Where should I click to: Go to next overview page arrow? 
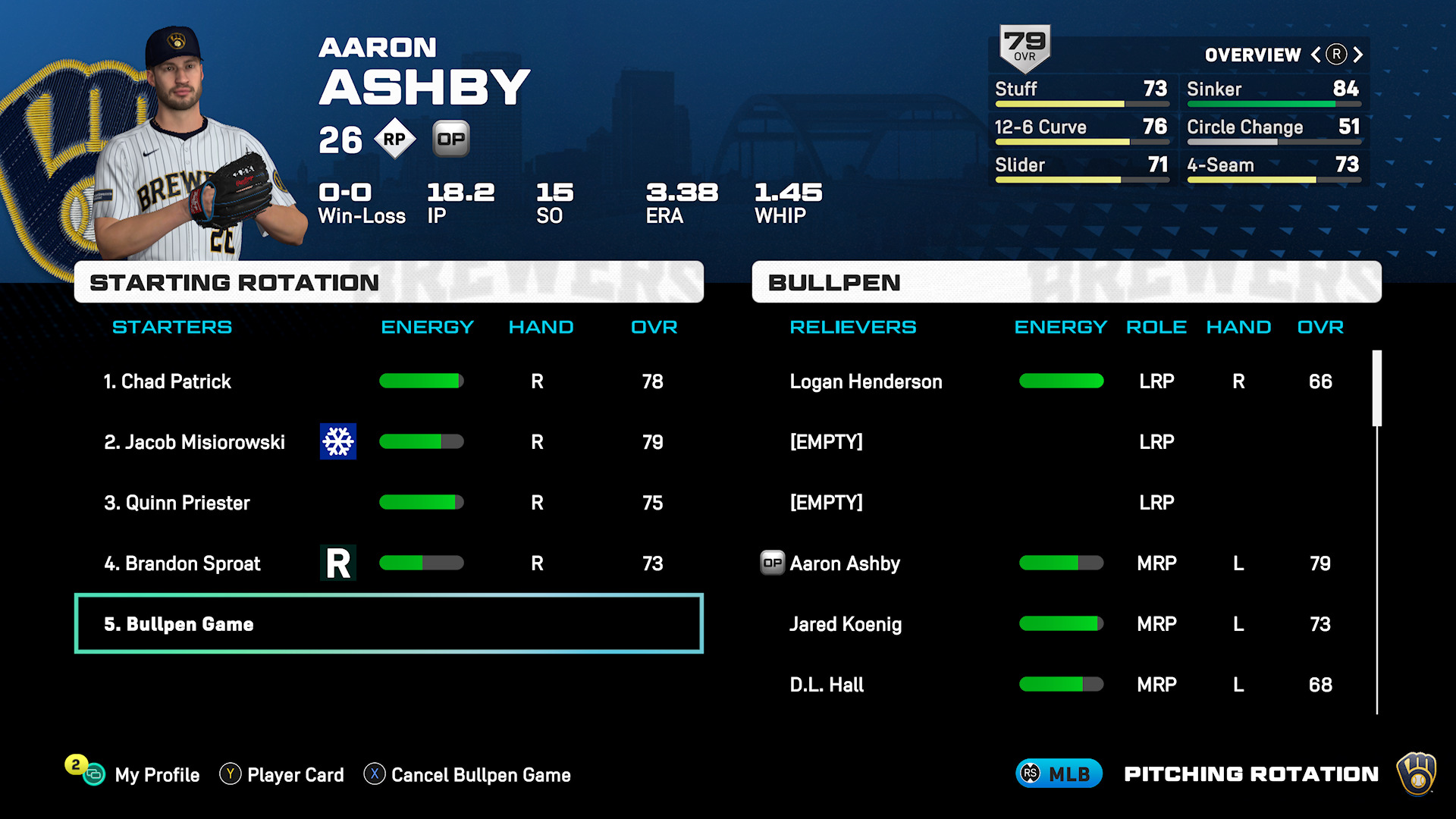1358,55
